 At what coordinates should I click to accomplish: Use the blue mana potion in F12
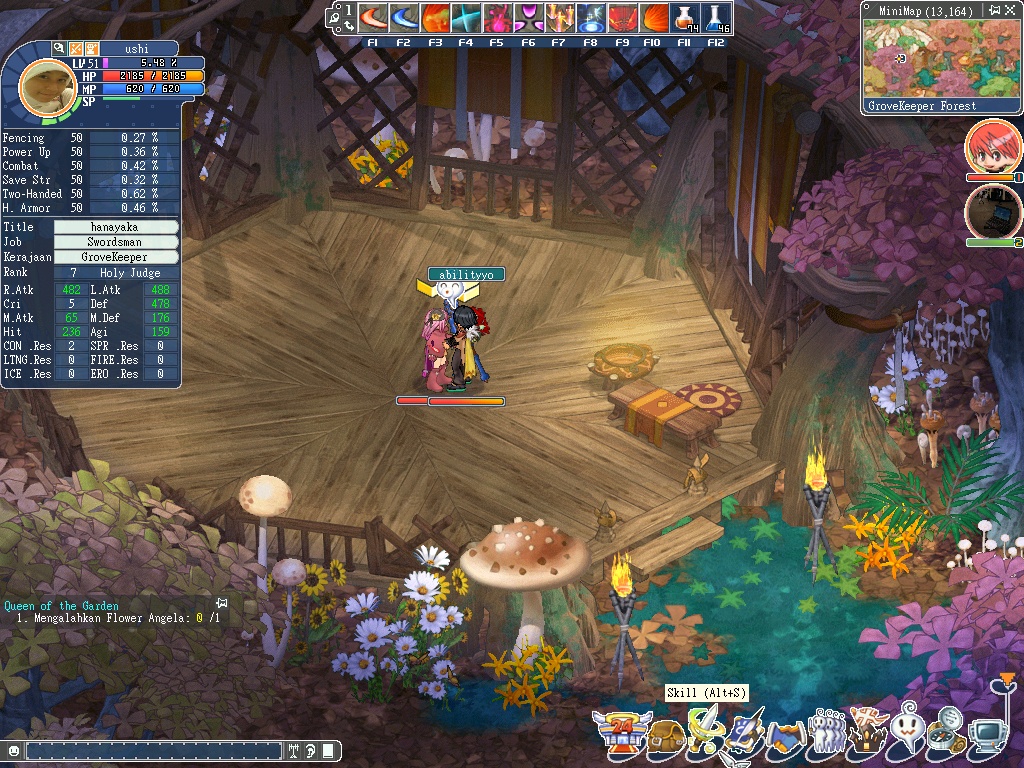pos(715,19)
